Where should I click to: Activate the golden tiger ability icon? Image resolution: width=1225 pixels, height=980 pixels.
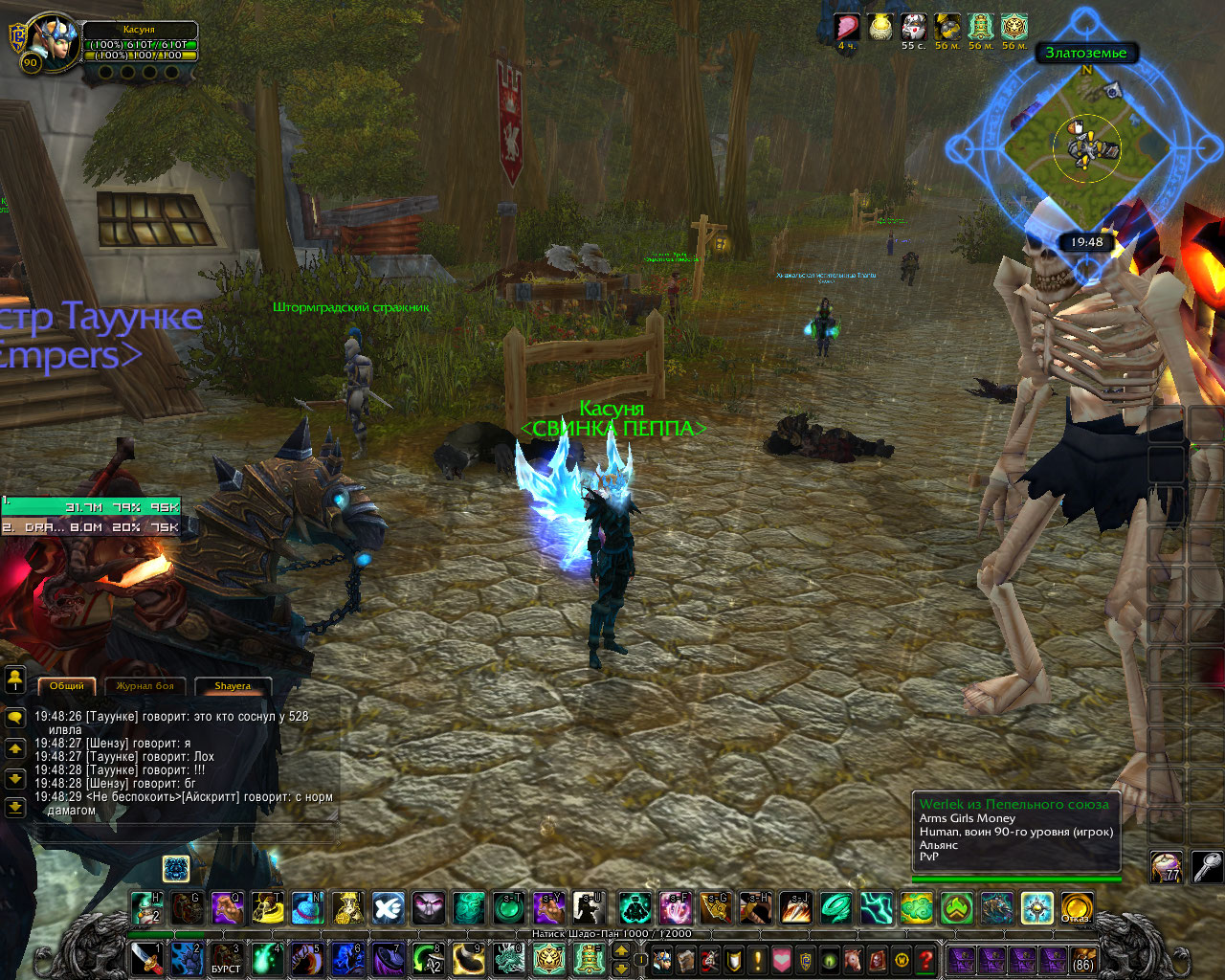click(549, 958)
